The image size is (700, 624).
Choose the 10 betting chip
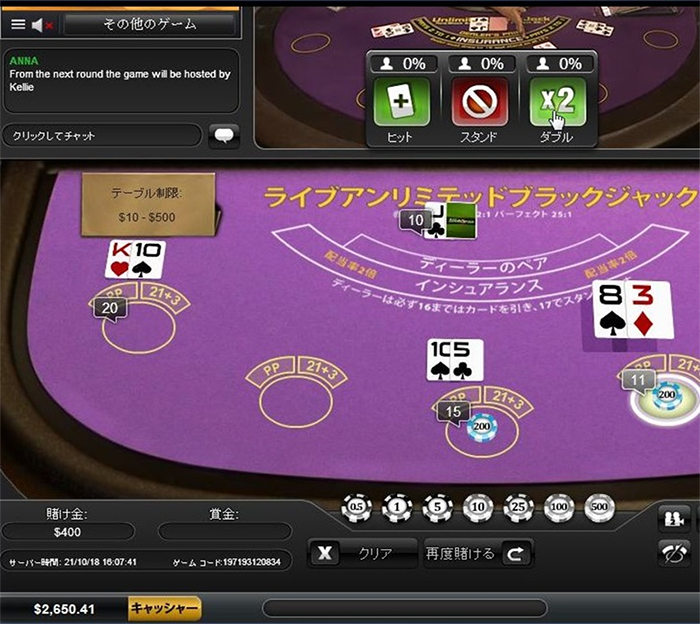coord(478,508)
